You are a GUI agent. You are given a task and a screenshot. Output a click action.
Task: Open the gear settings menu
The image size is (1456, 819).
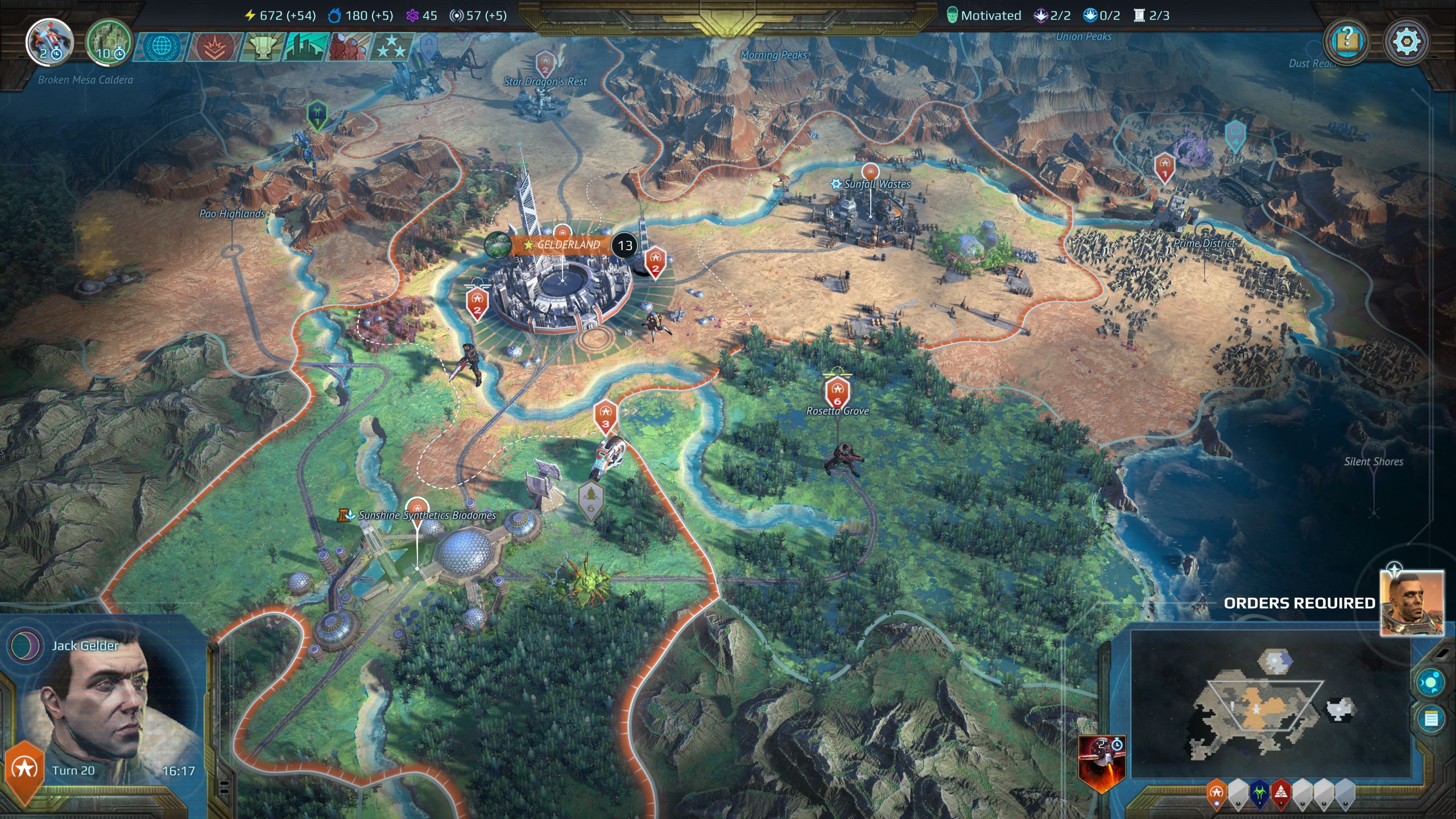click(1406, 42)
